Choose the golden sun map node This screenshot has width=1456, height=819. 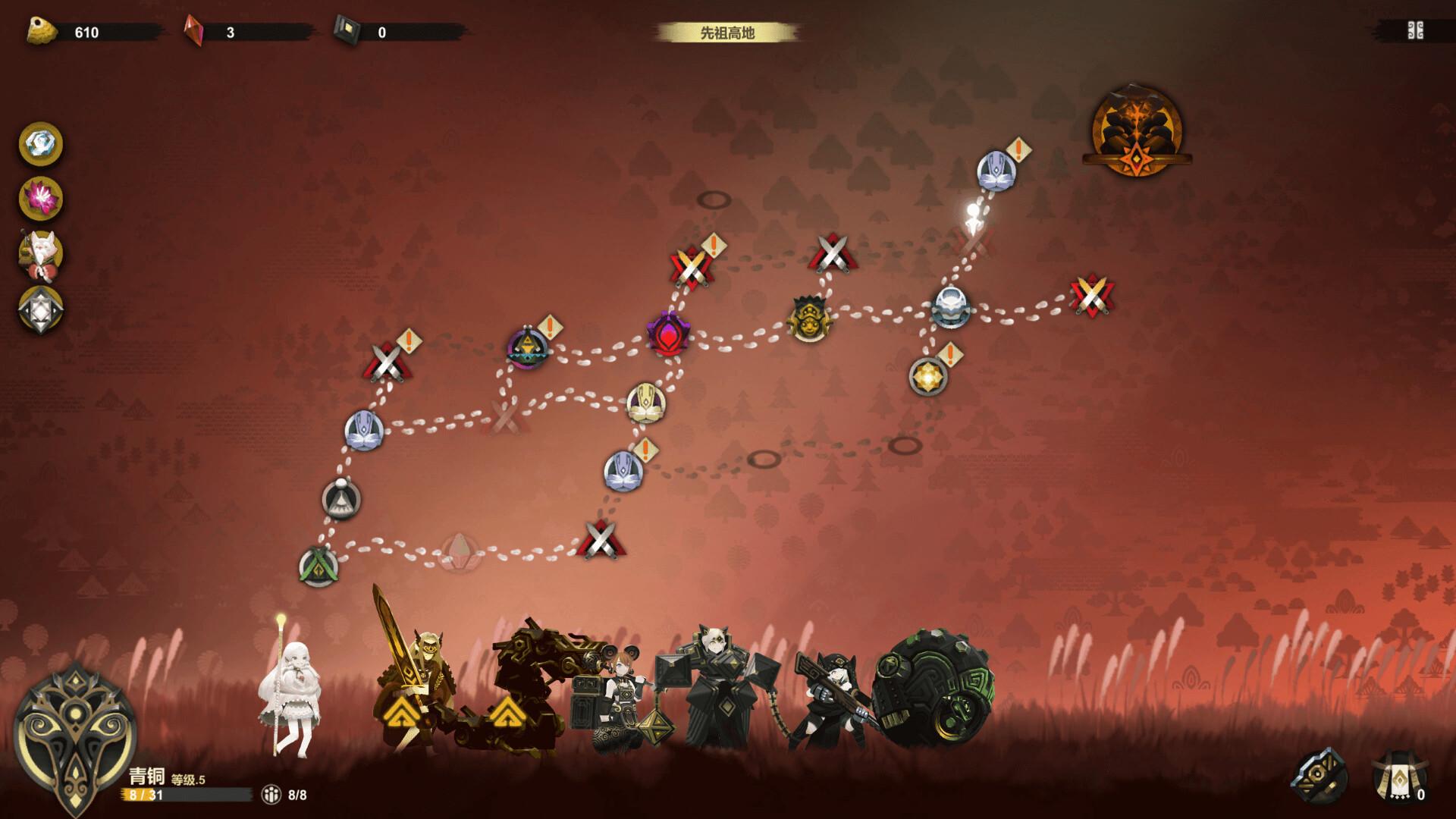[x=928, y=376]
